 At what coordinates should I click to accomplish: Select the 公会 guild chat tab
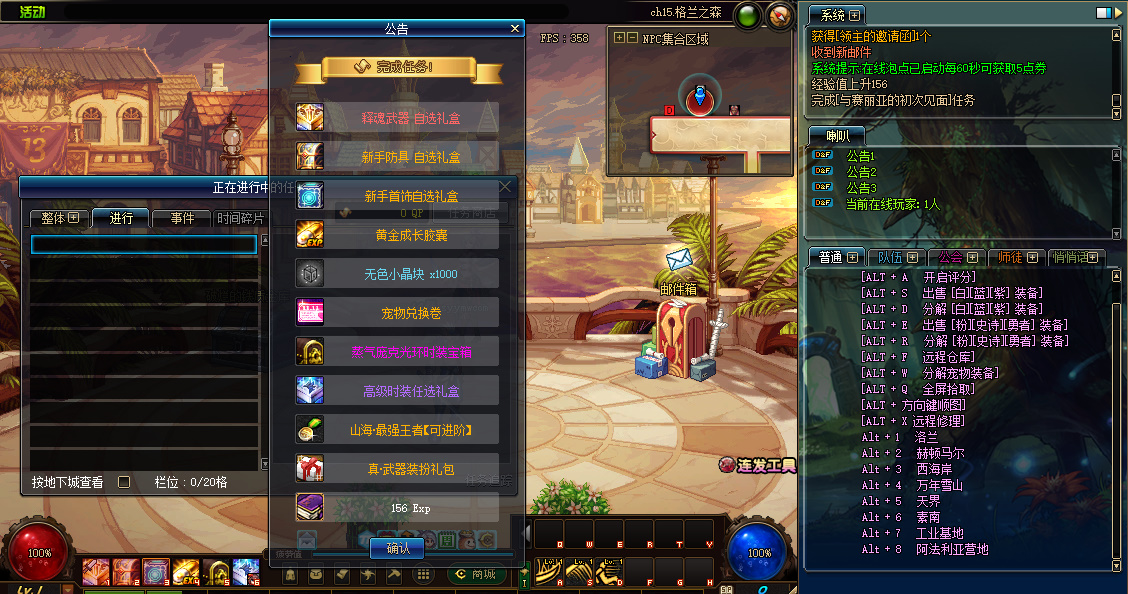tap(957, 257)
